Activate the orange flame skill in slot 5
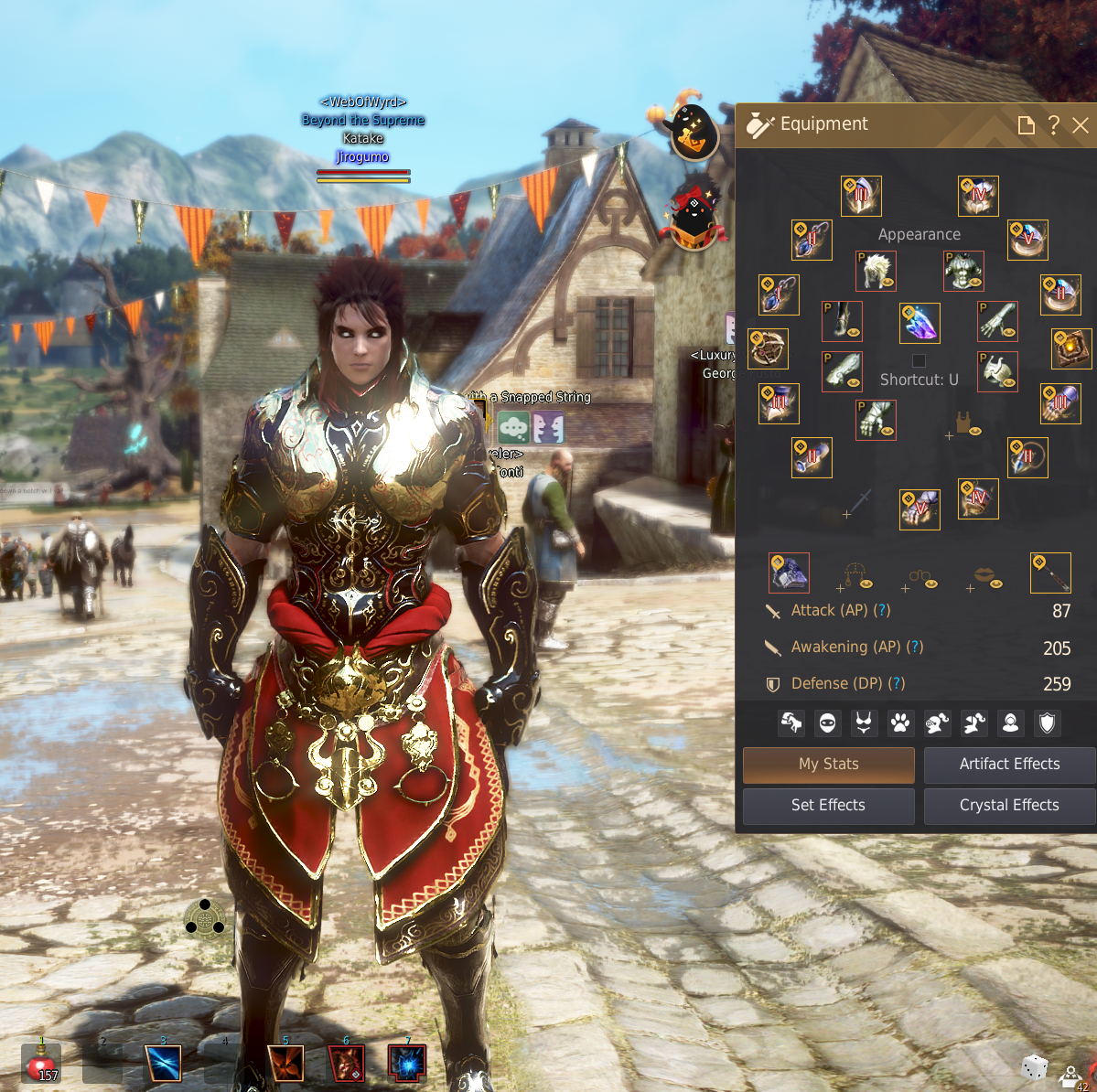This screenshot has height=1092, width=1097. tap(285, 1064)
